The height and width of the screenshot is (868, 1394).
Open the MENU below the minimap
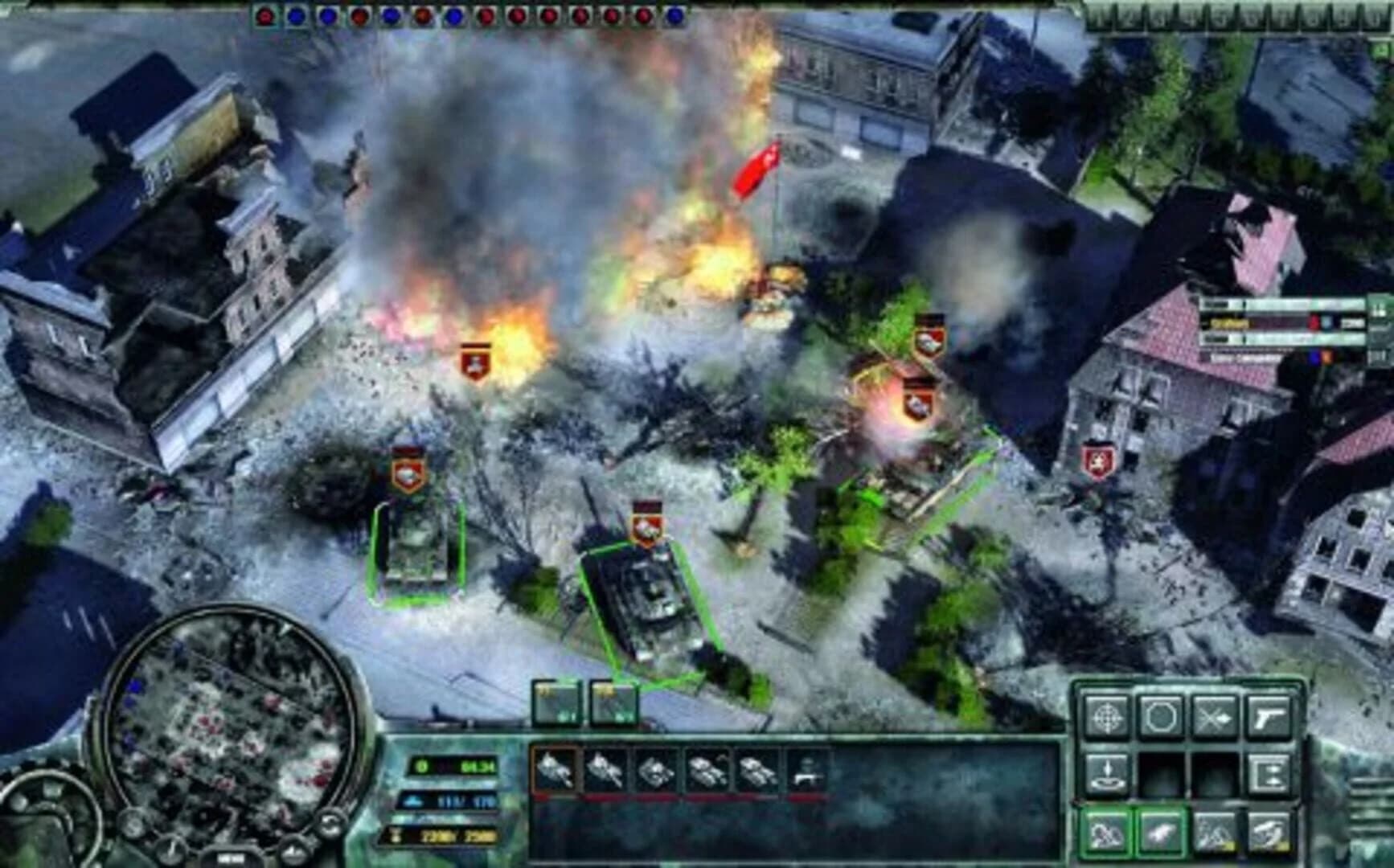click(232, 856)
